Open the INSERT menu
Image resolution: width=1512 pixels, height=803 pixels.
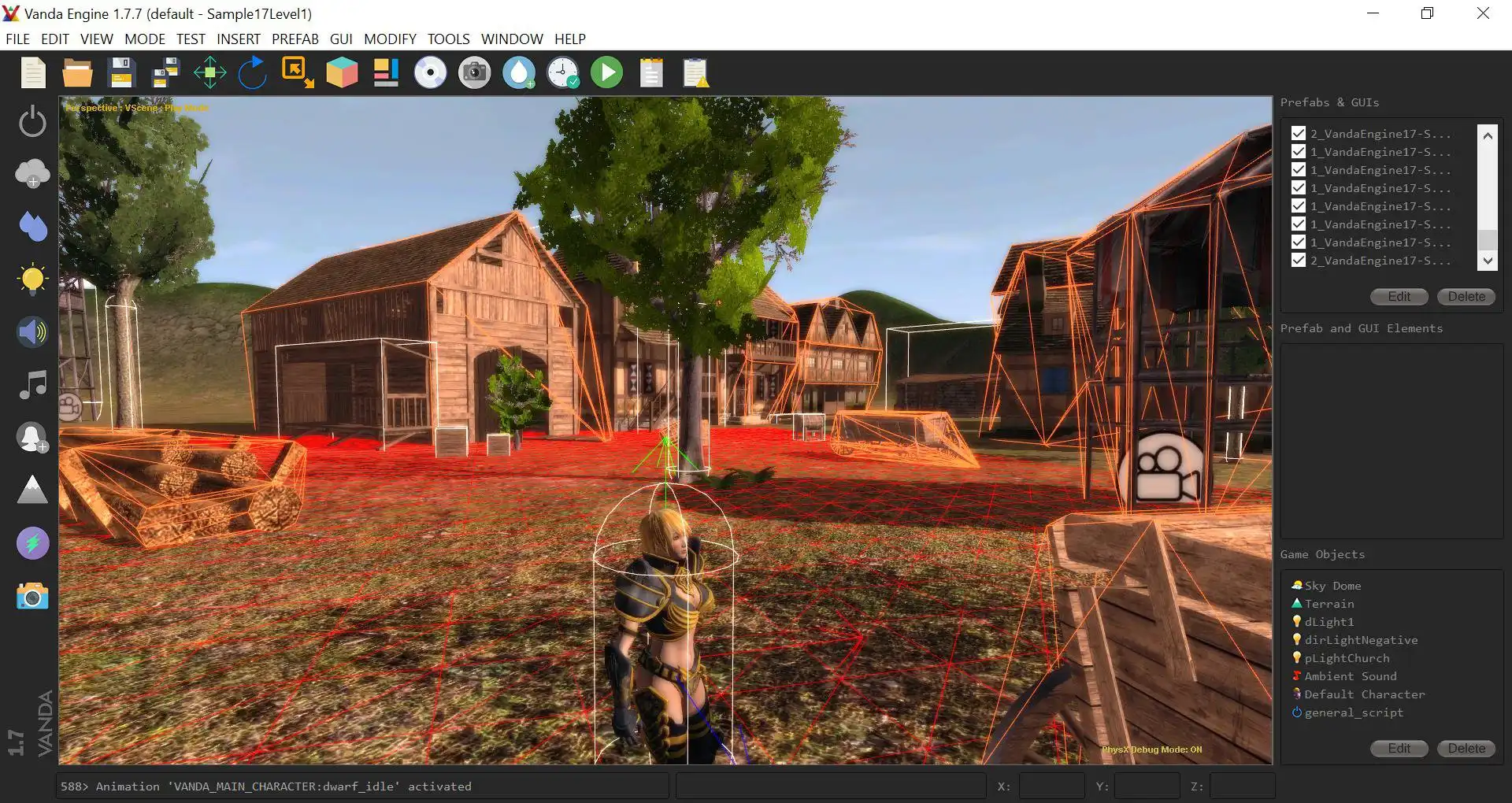pyautogui.click(x=238, y=39)
